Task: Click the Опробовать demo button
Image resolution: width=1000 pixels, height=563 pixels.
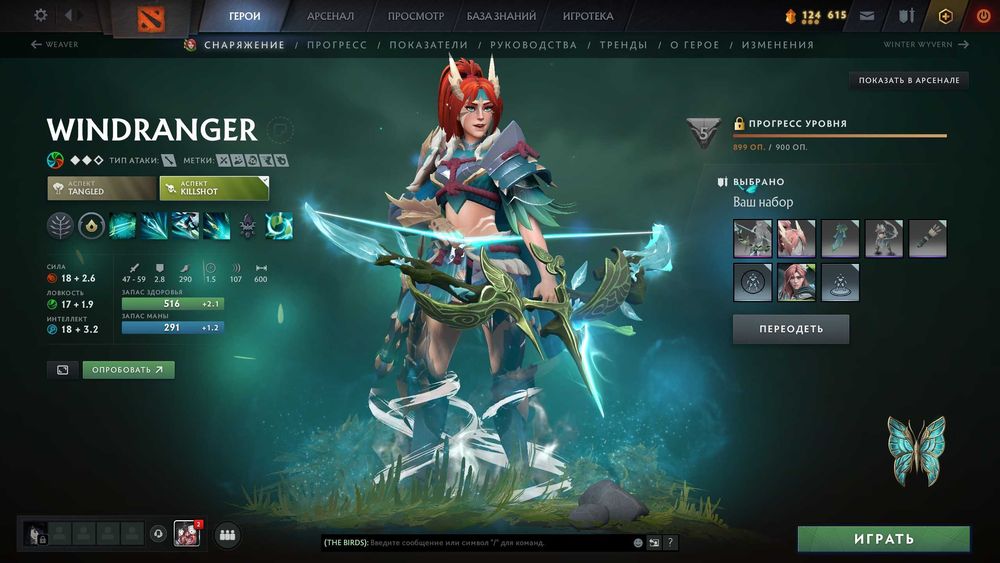Action: pyautogui.click(x=128, y=370)
